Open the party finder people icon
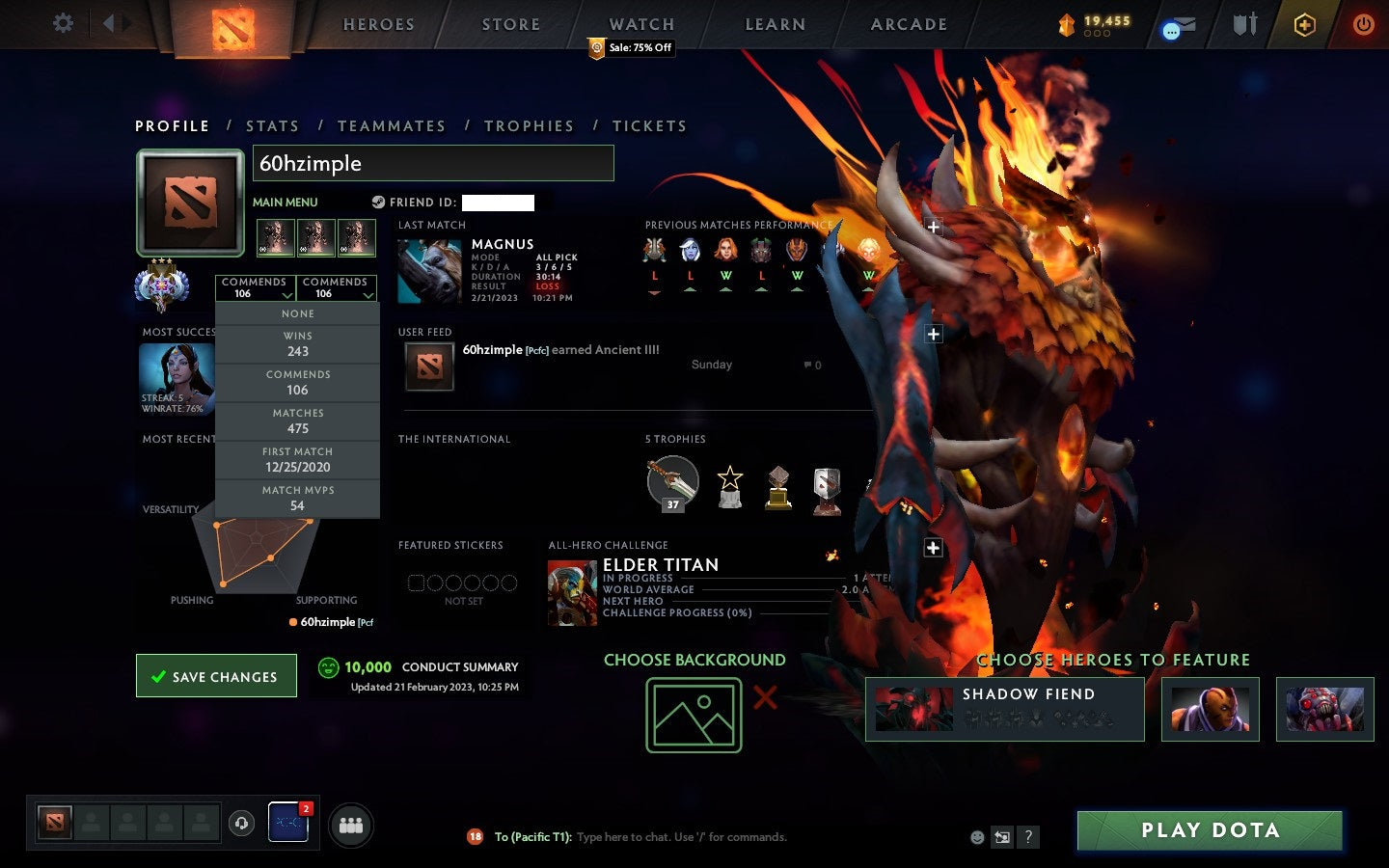This screenshot has height=868, width=1389. [351, 825]
